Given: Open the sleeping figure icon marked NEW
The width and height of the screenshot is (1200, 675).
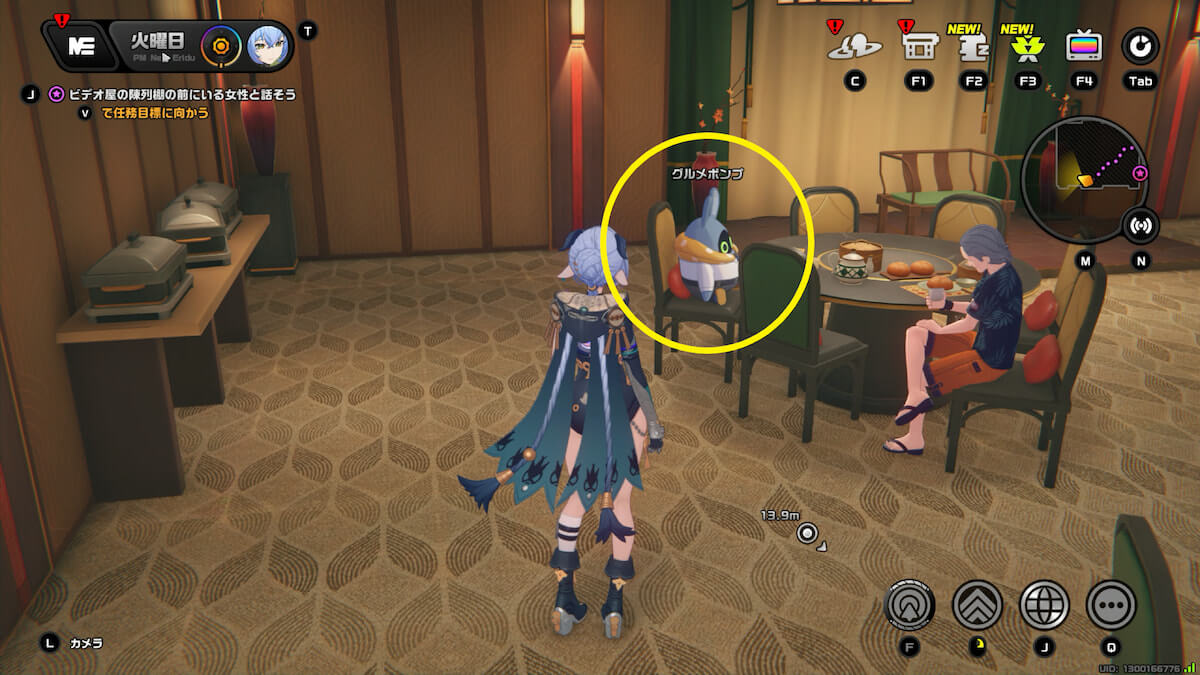Looking at the screenshot, I should click(972, 47).
